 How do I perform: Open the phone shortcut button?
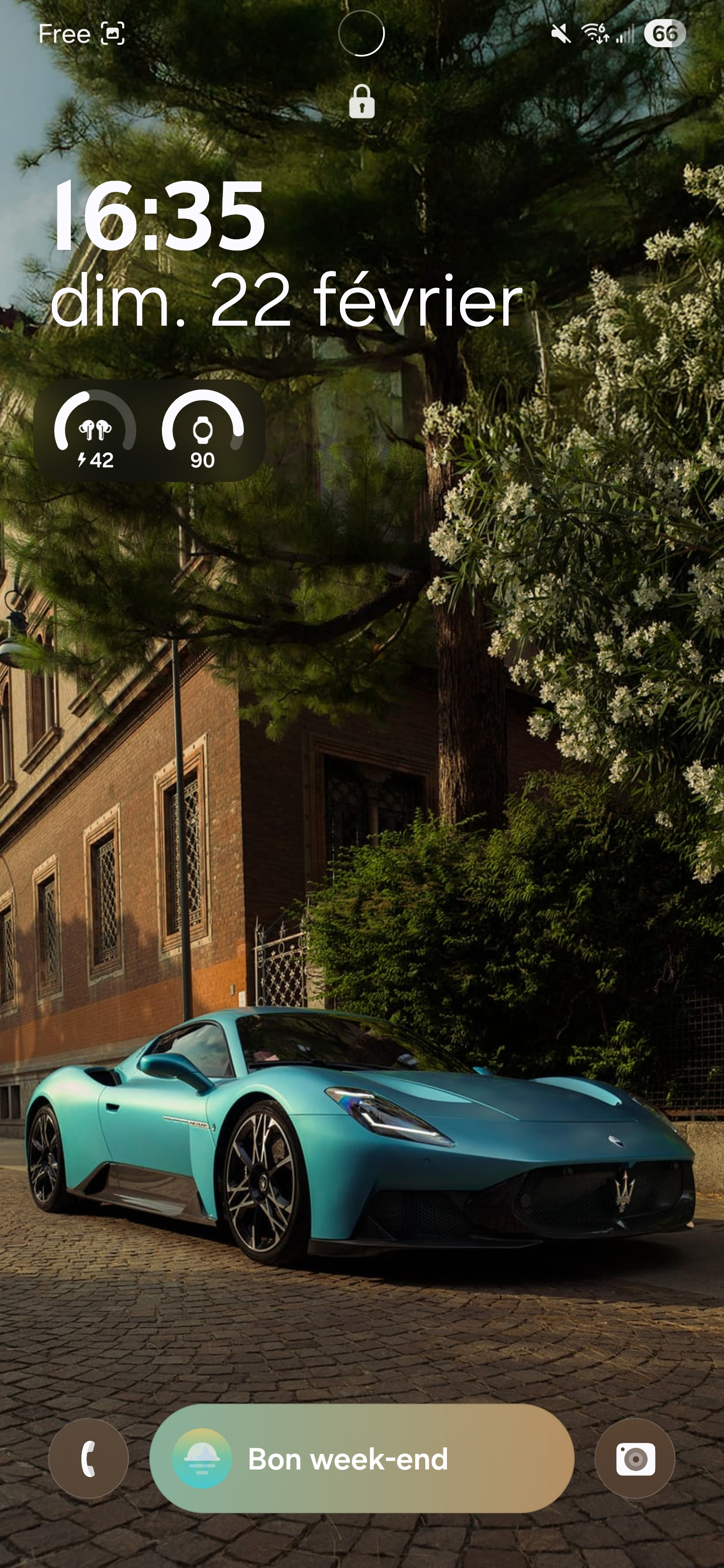[88, 1458]
